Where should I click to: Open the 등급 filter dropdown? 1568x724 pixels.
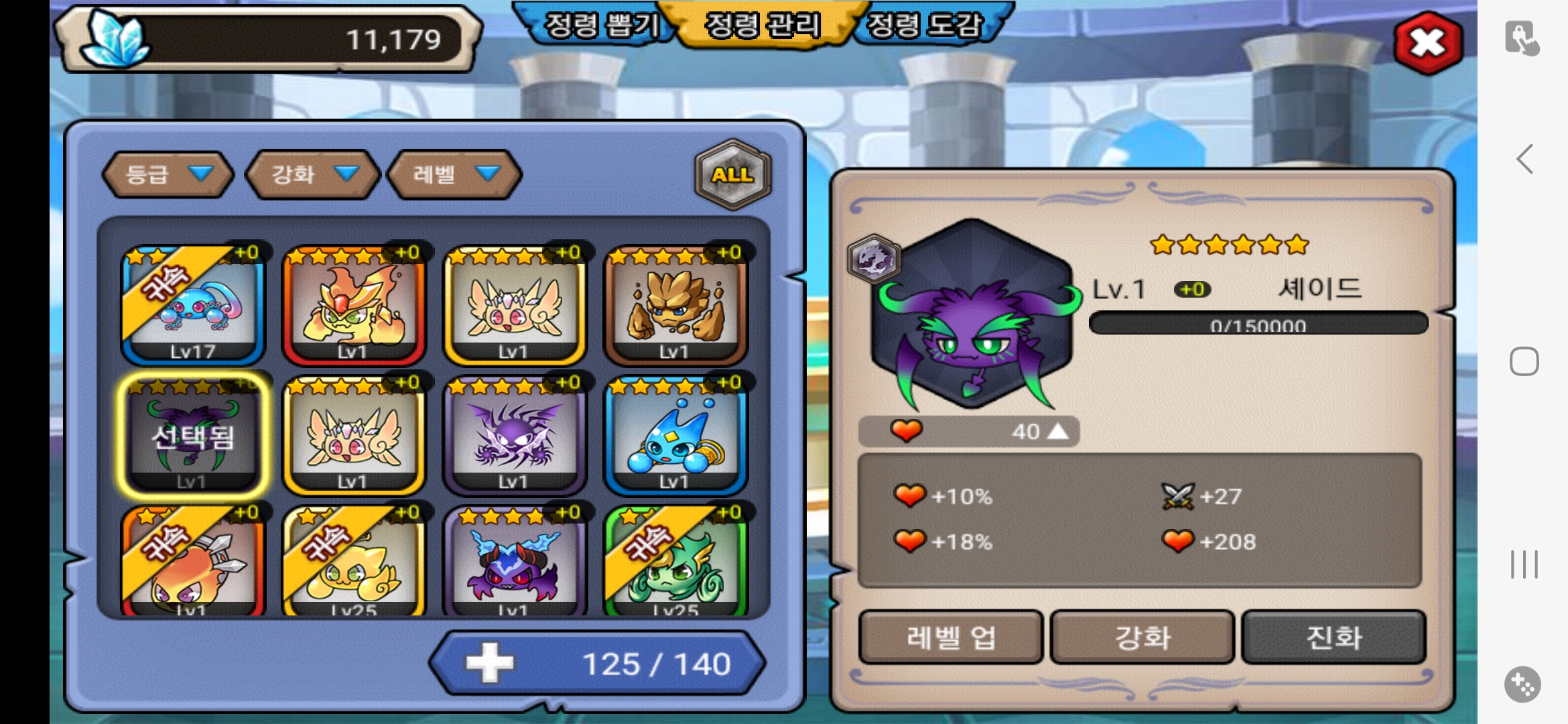pyautogui.click(x=168, y=174)
